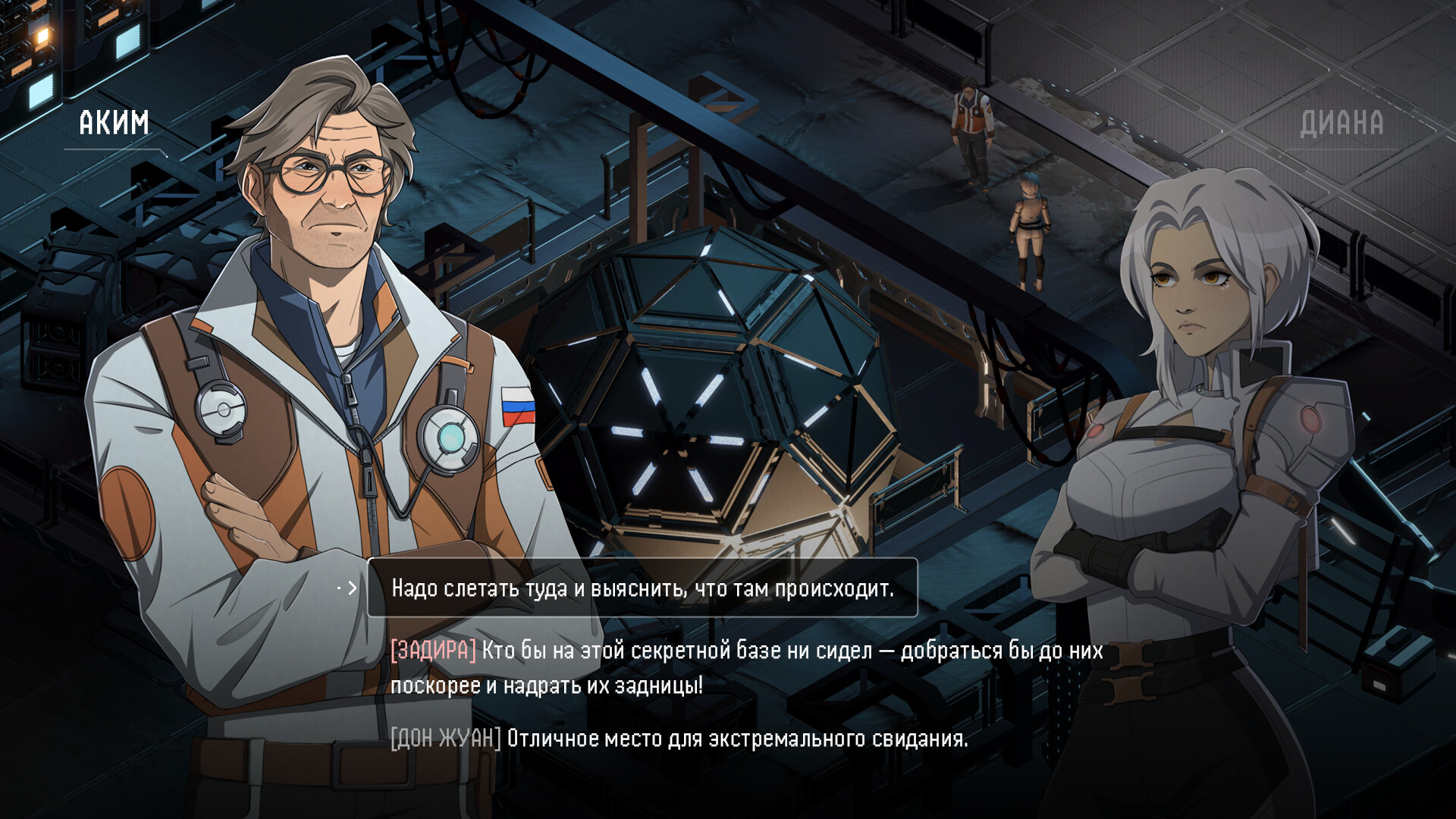Screen dimensions: 1456x819
Task: Click the small dot marker left of the arrow indicator
Action: [x=339, y=587]
